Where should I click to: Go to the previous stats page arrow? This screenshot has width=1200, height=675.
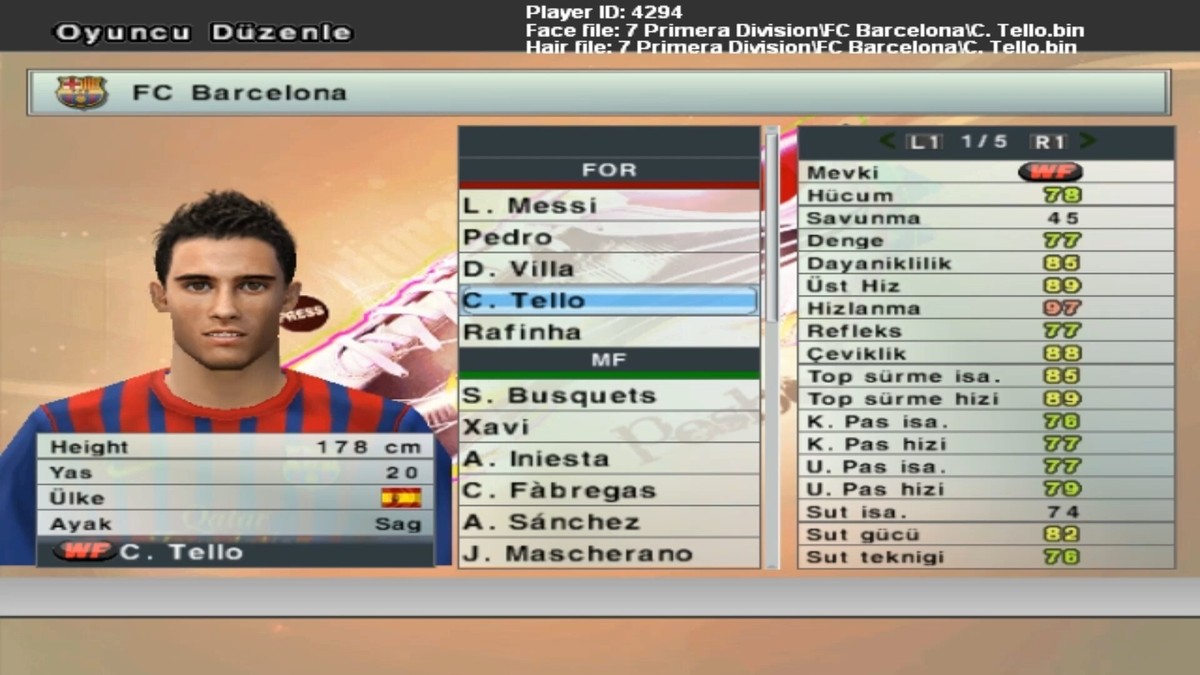[888, 142]
